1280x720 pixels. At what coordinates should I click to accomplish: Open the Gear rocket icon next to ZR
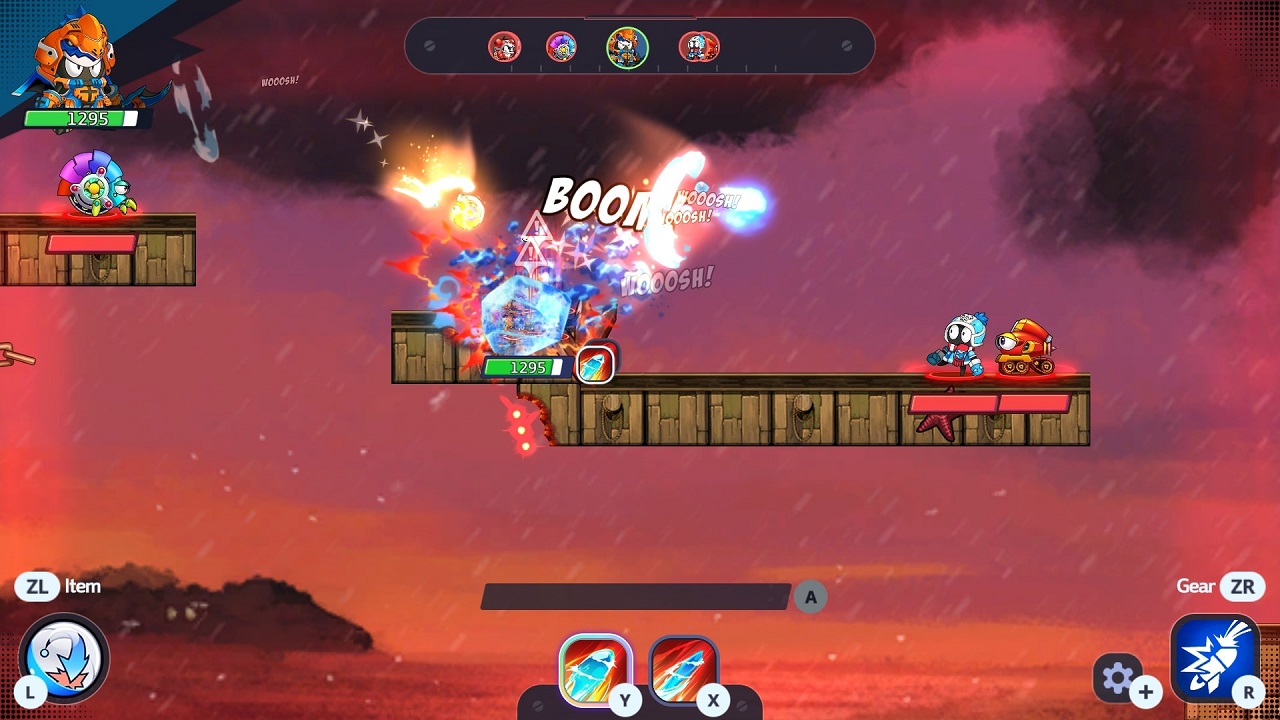[x=1216, y=657]
